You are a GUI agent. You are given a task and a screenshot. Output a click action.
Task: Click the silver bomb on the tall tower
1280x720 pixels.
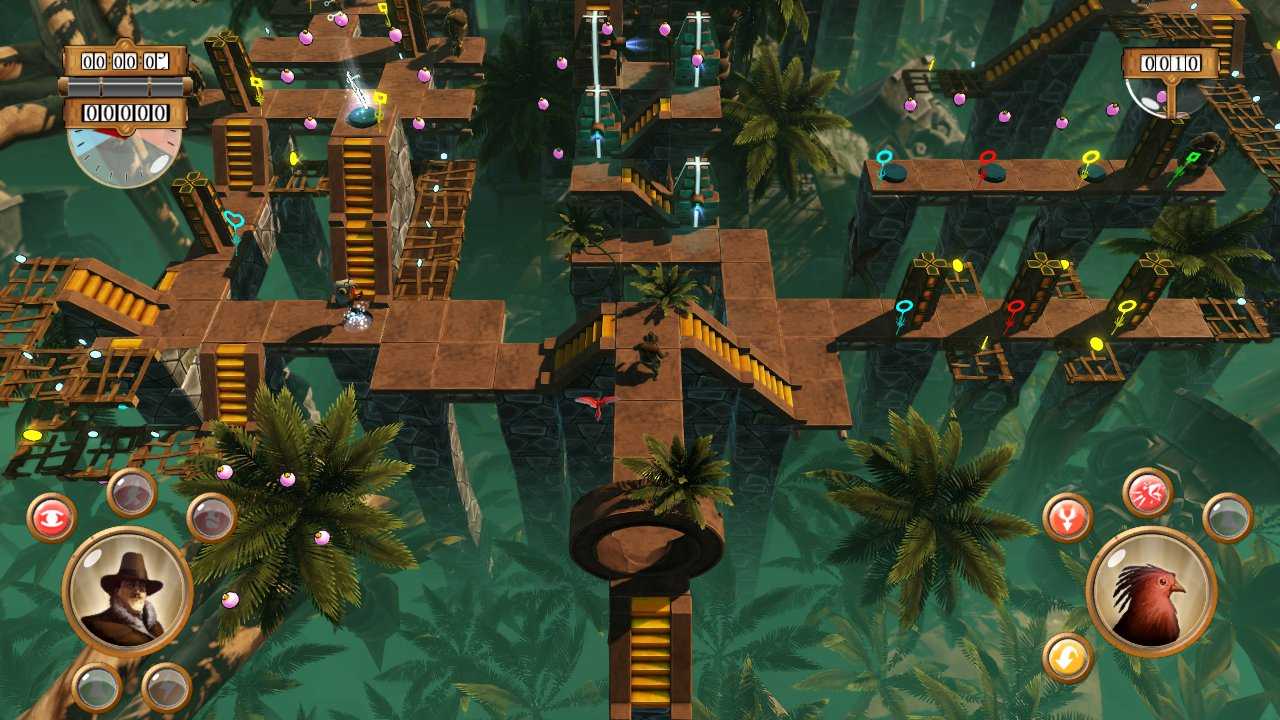coord(362,119)
